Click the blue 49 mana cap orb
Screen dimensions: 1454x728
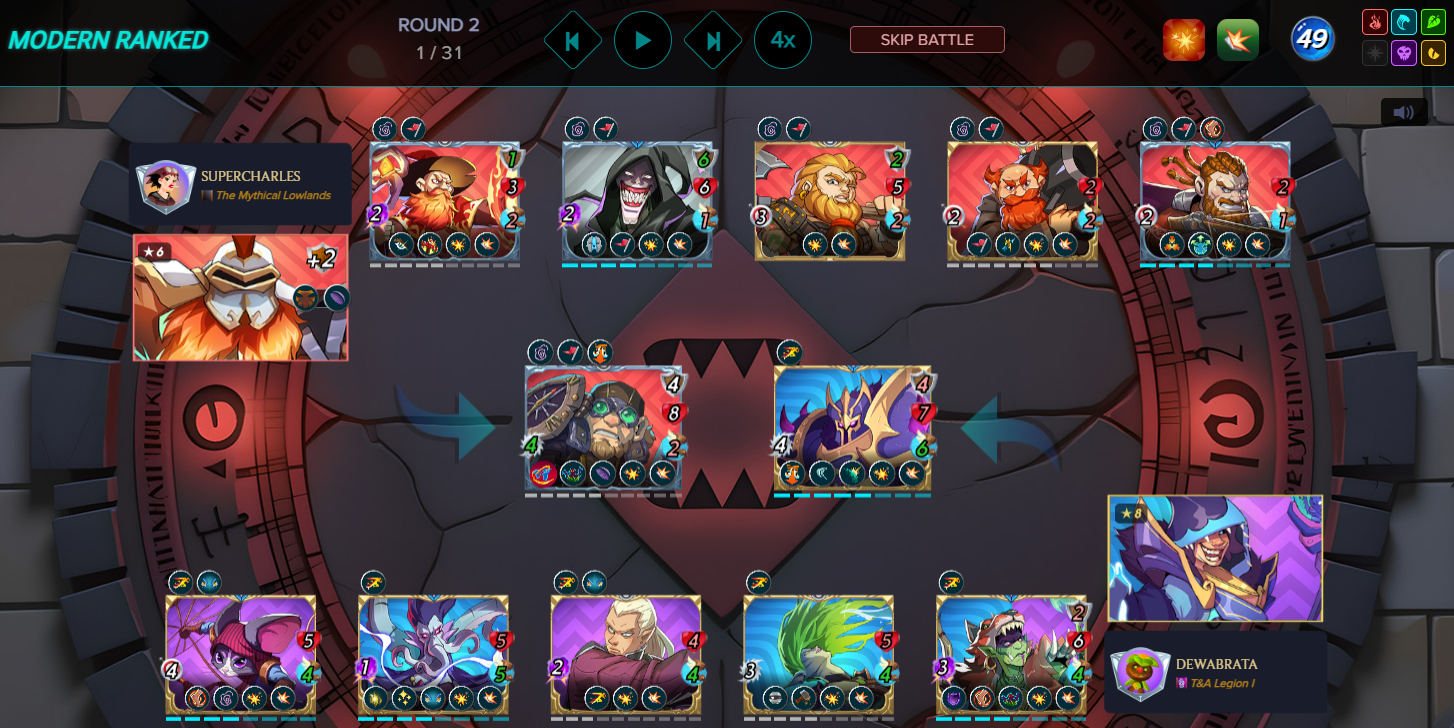coord(1311,38)
